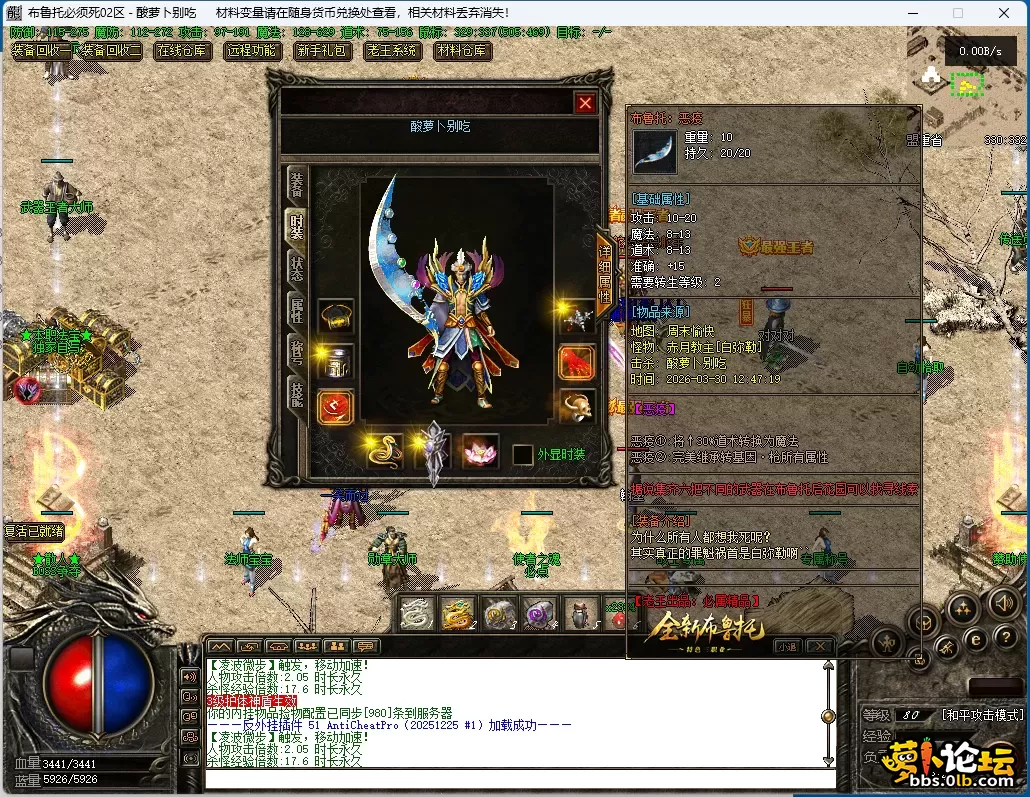The image size is (1030, 797).
Task: Claim the 新手礼包 newbie gift pack
Action: (x=321, y=51)
